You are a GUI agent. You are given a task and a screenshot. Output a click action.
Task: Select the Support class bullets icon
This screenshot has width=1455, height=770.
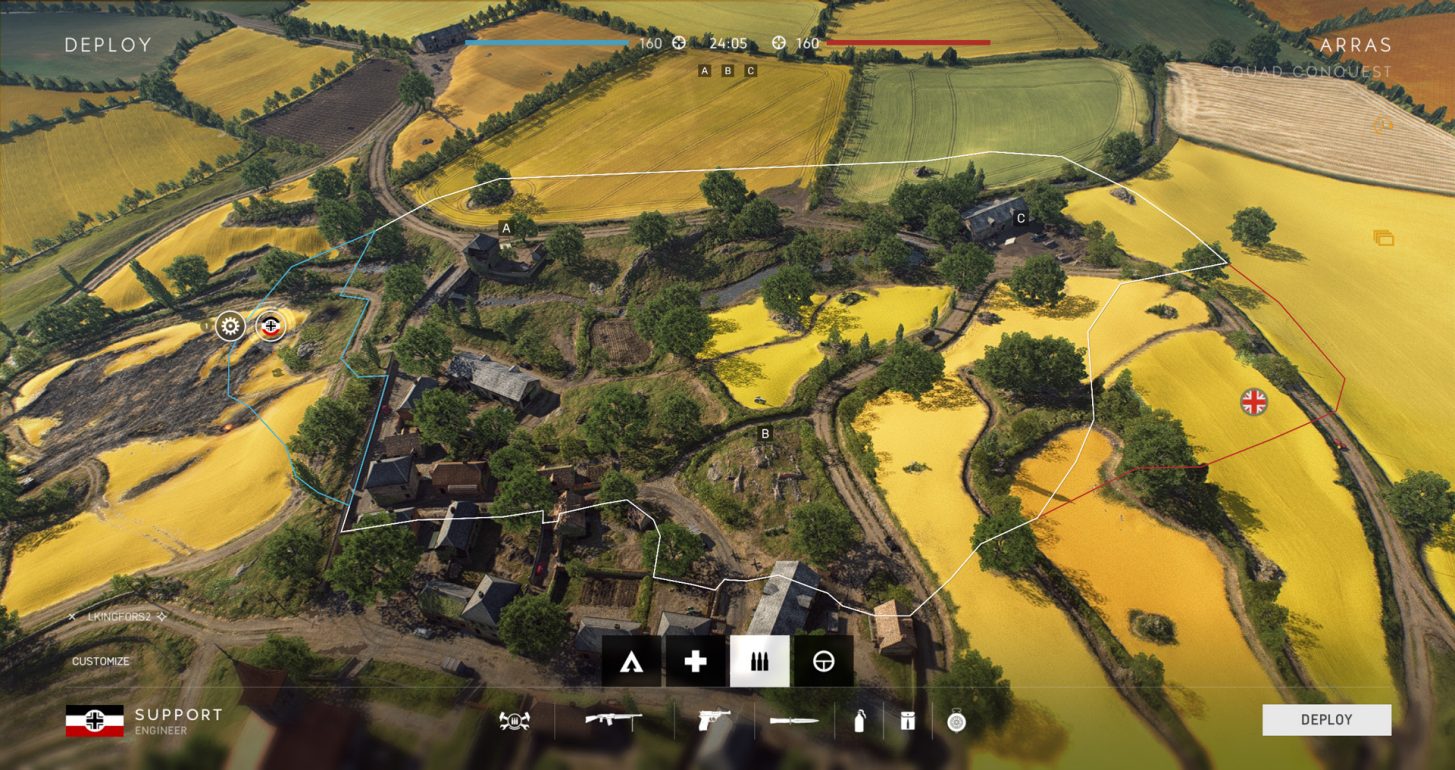(759, 661)
